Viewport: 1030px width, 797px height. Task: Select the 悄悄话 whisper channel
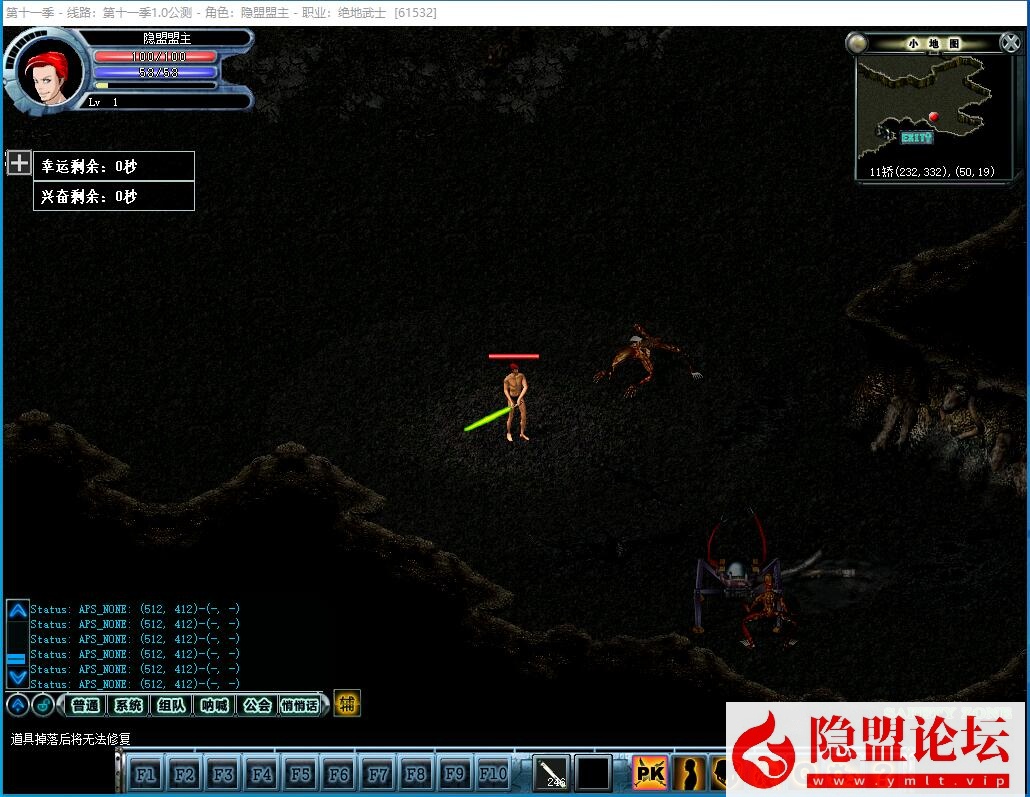tap(300, 705)
